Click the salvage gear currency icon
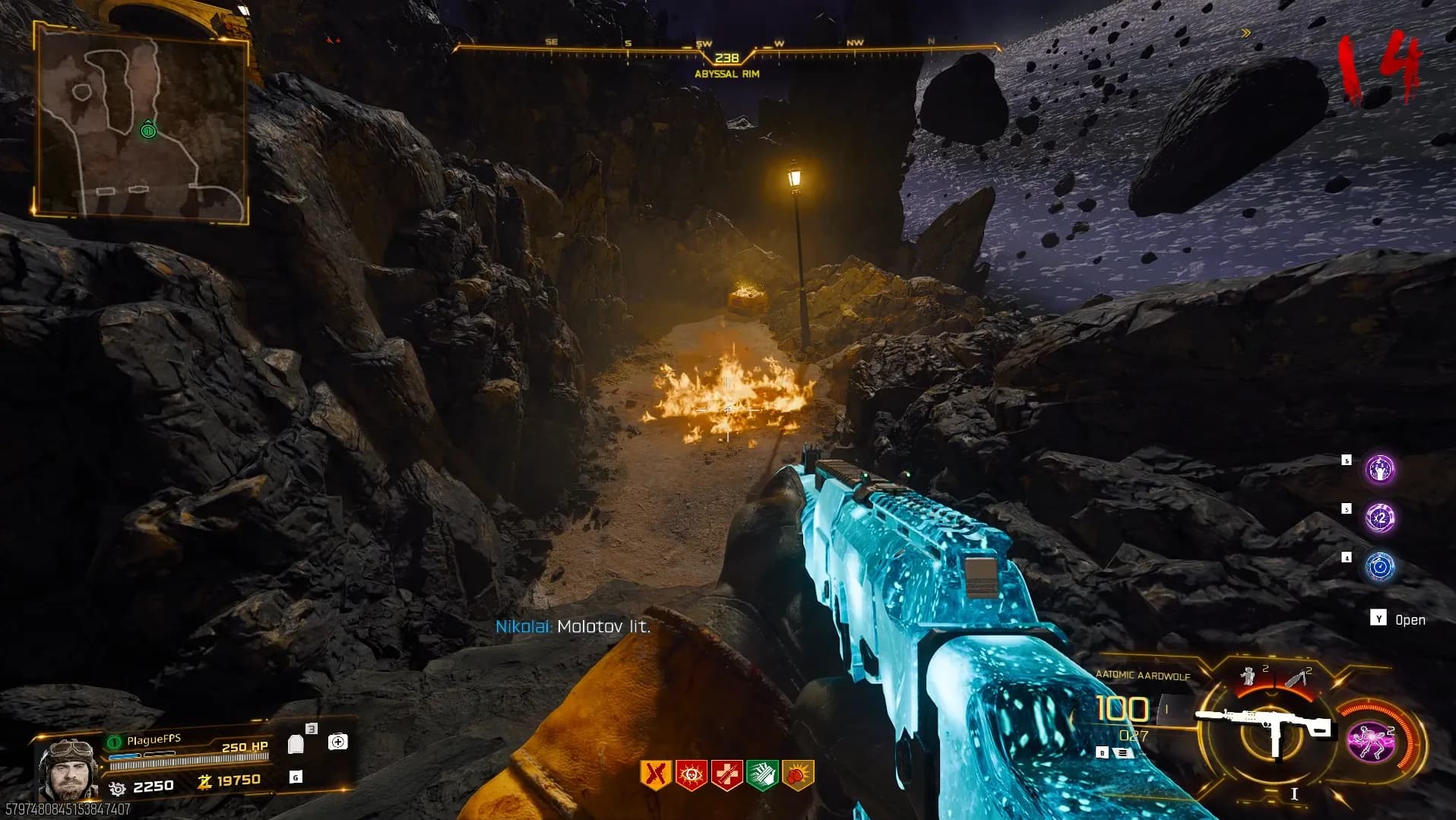Viewport: 1456px width, 820px height. point(118,788)
